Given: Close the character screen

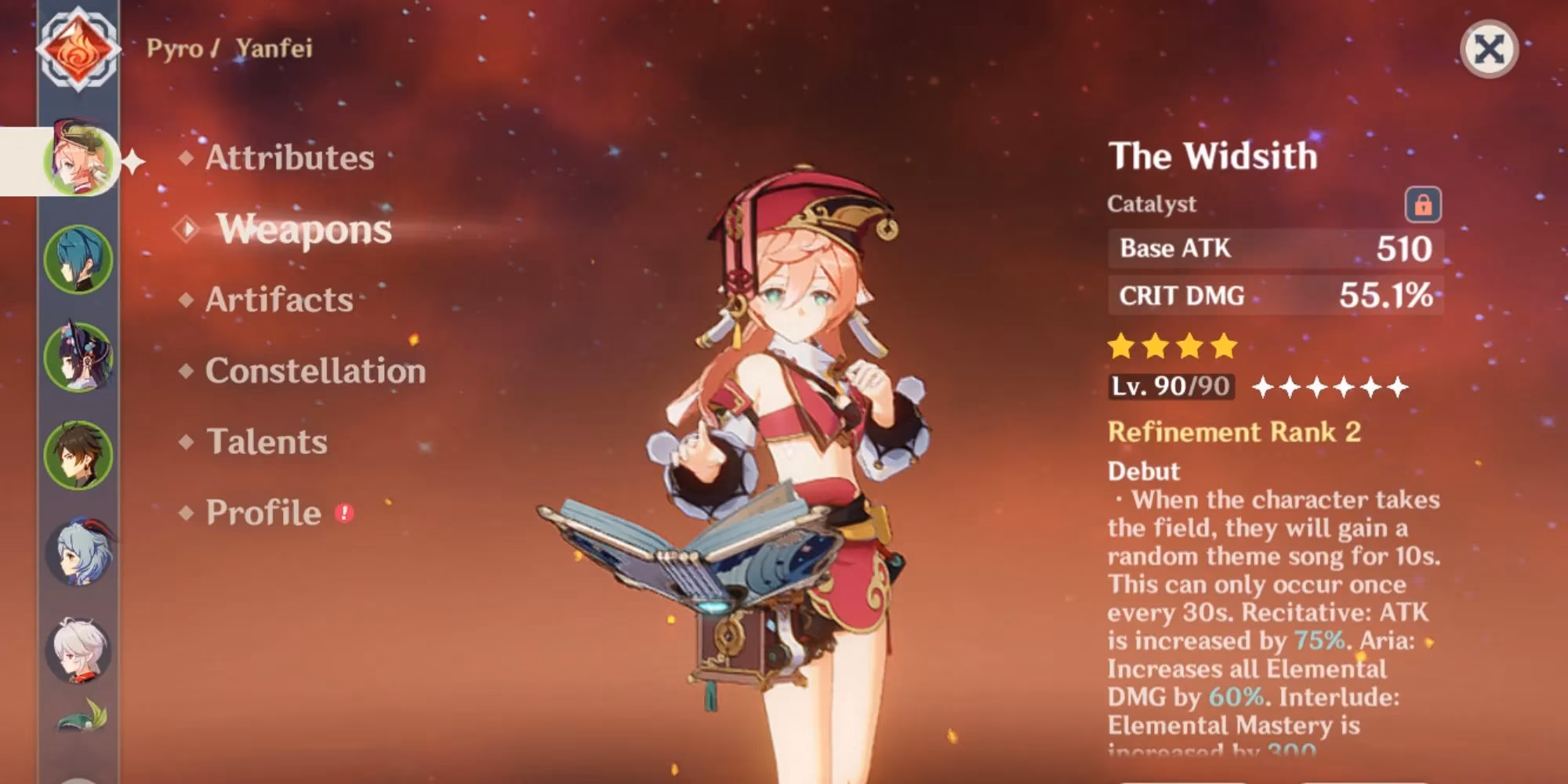Looking at the screenshot, I should tap(1489, 49).
